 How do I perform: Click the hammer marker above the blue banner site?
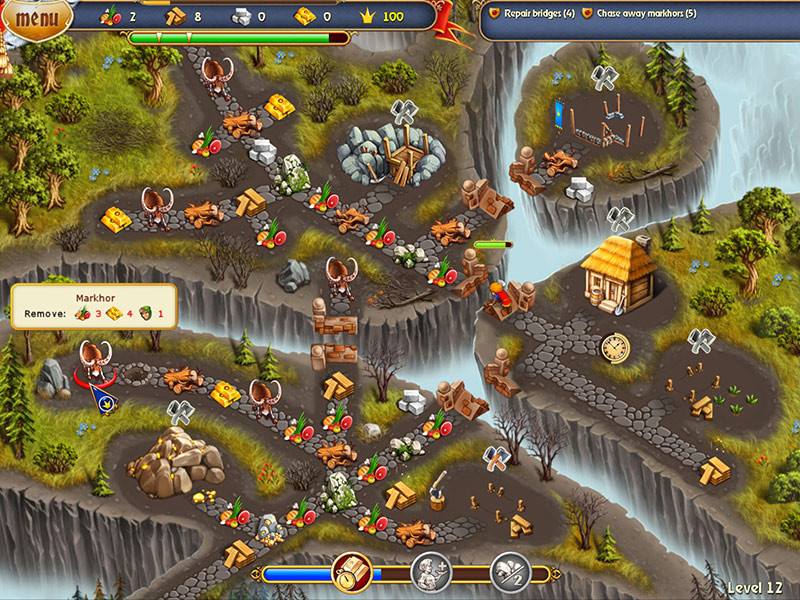603,76
